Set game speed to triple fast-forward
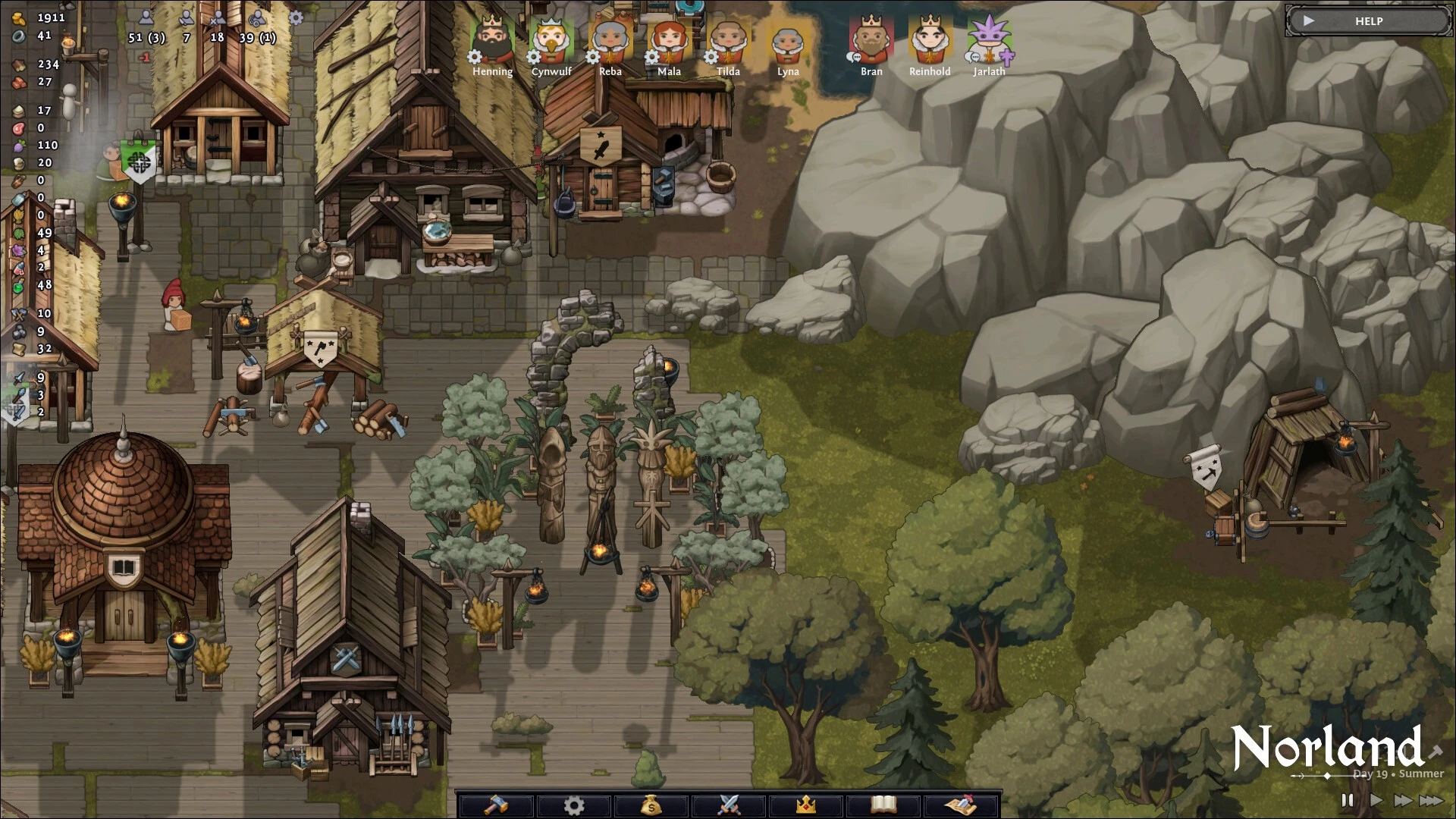The image size is (1456, 819). pos(1431,800)
